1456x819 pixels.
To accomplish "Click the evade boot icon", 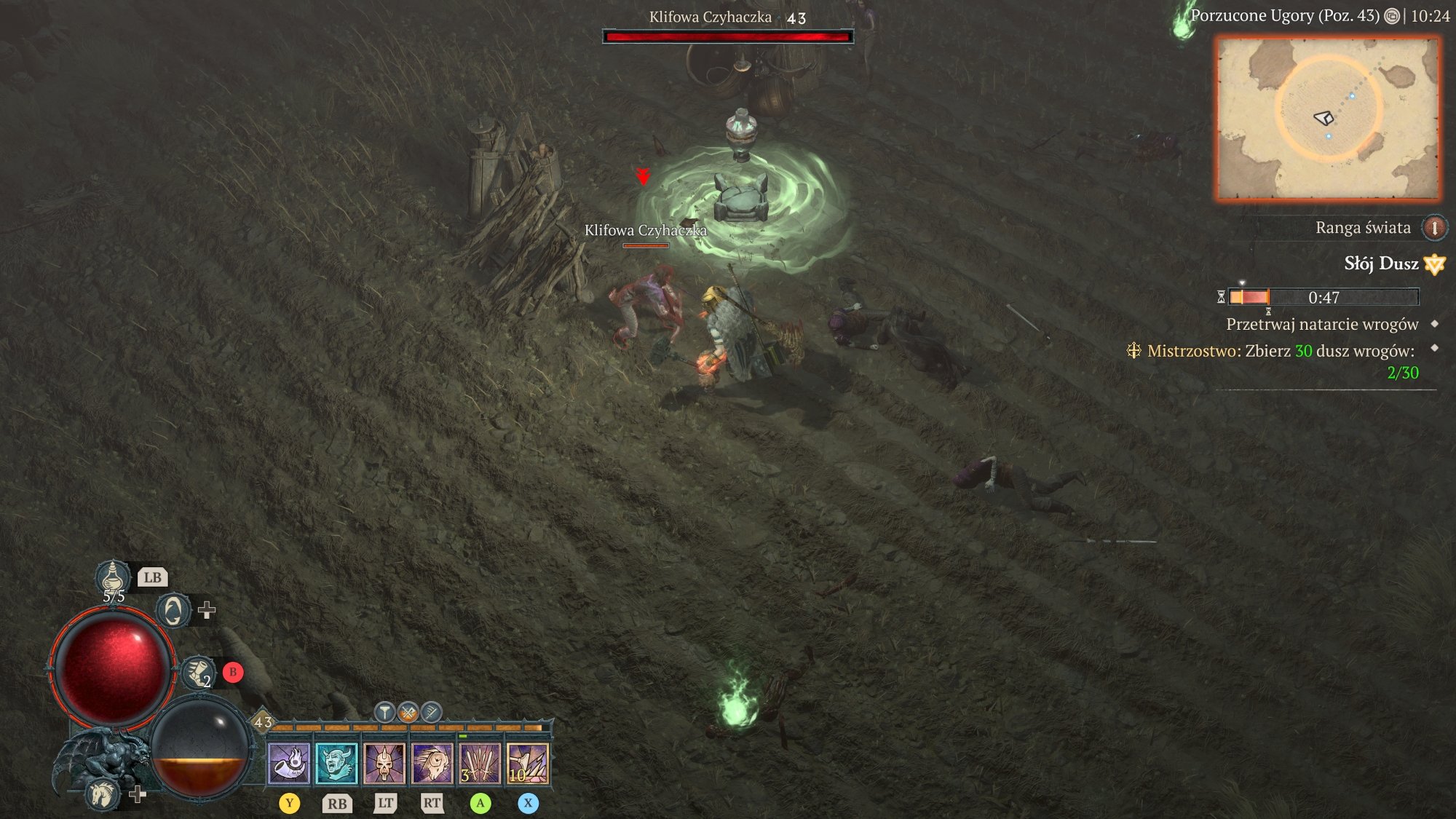I will pos(197,672).
